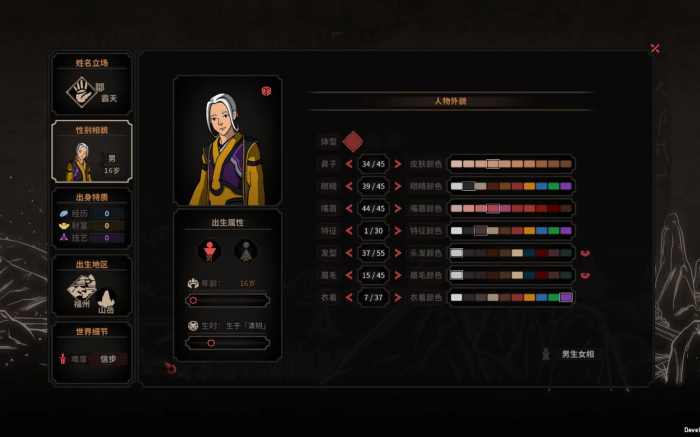Click the red undo arrow below the portrait
Viewport: 700px width, 437px height.
170,368
